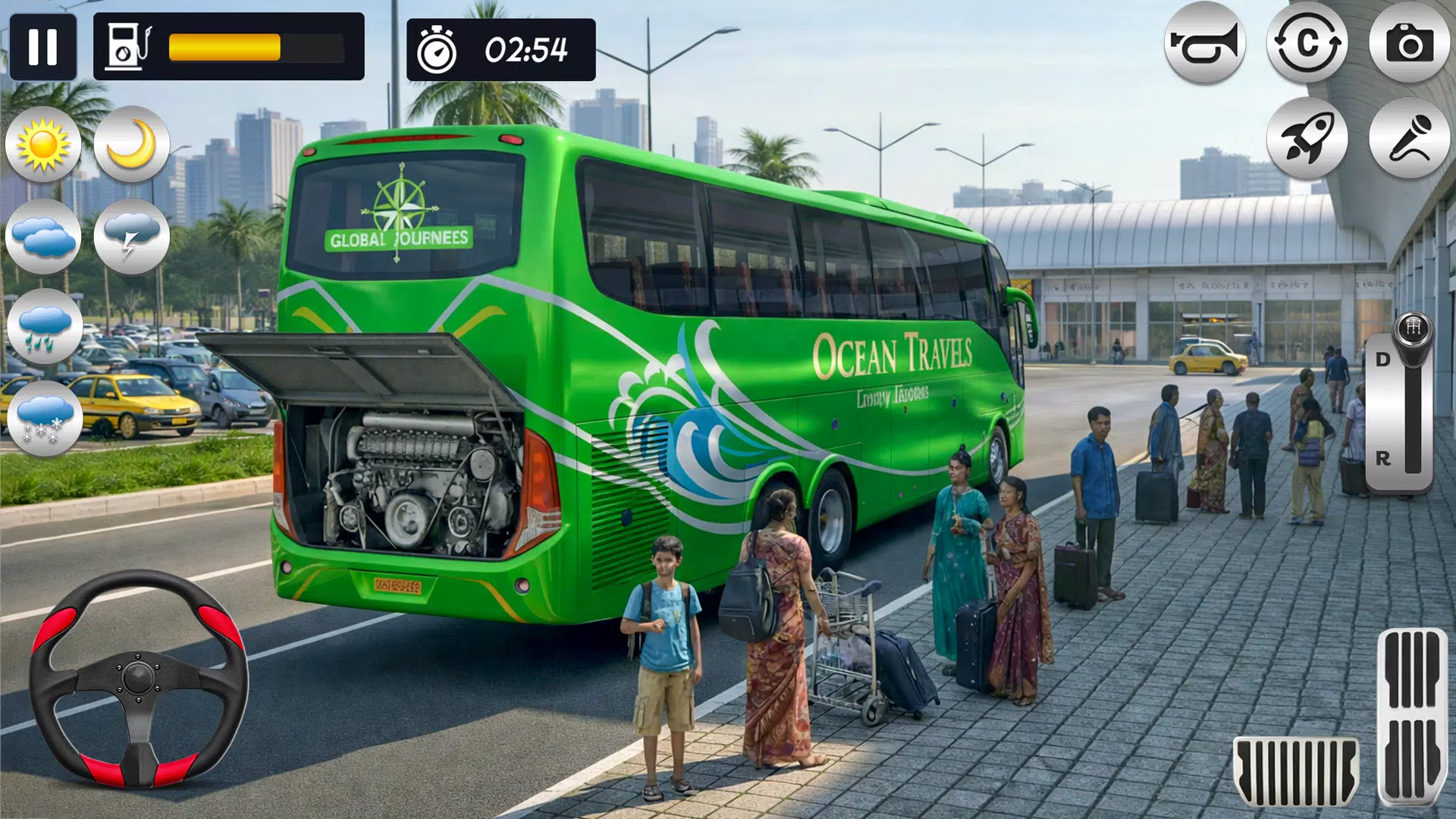Viewport: 1456px width, 819px height.
Task: Activate the rocket boost
Action: 1309,140
